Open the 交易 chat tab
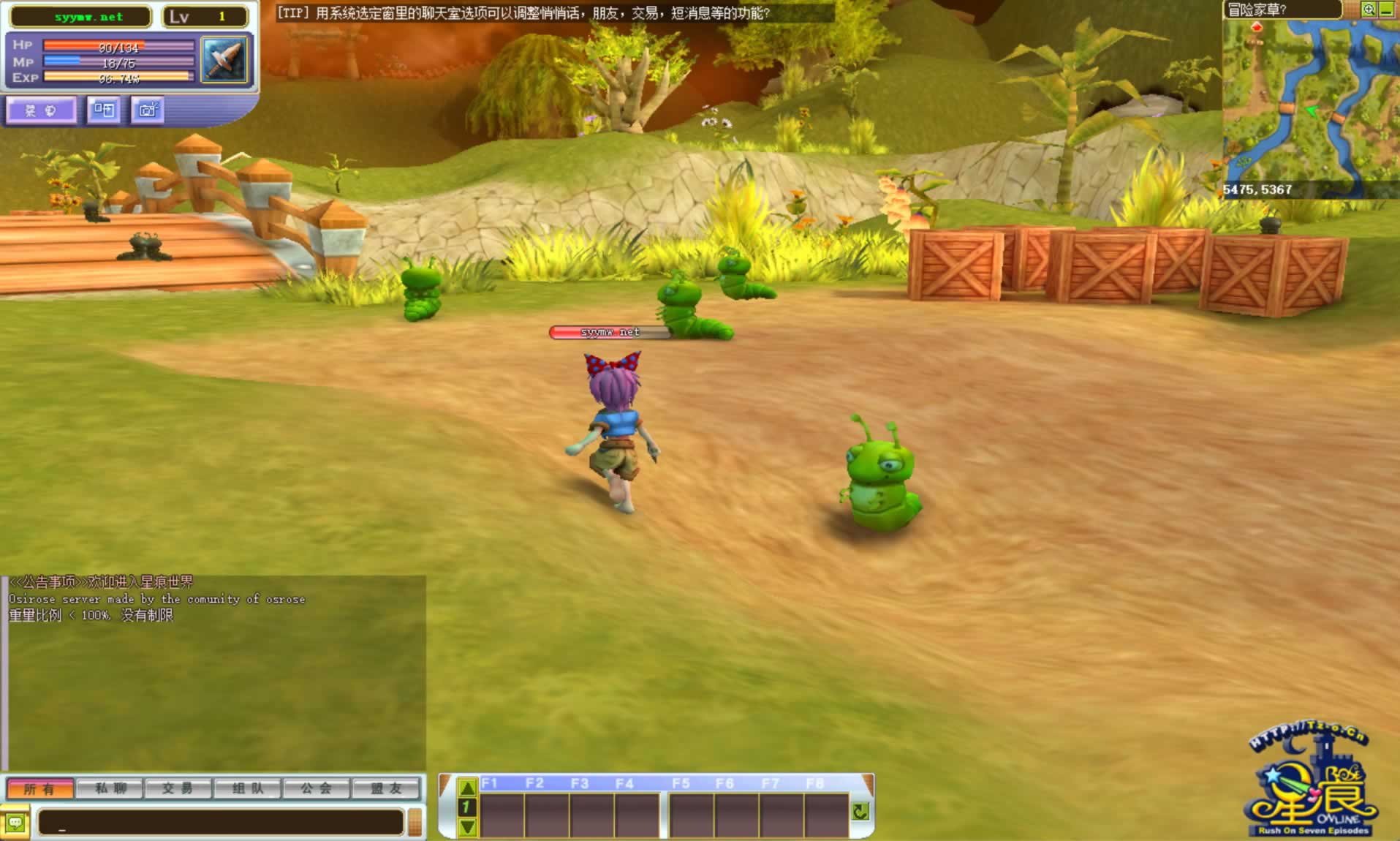This screenshot has width=1400, height=841. 178,789
